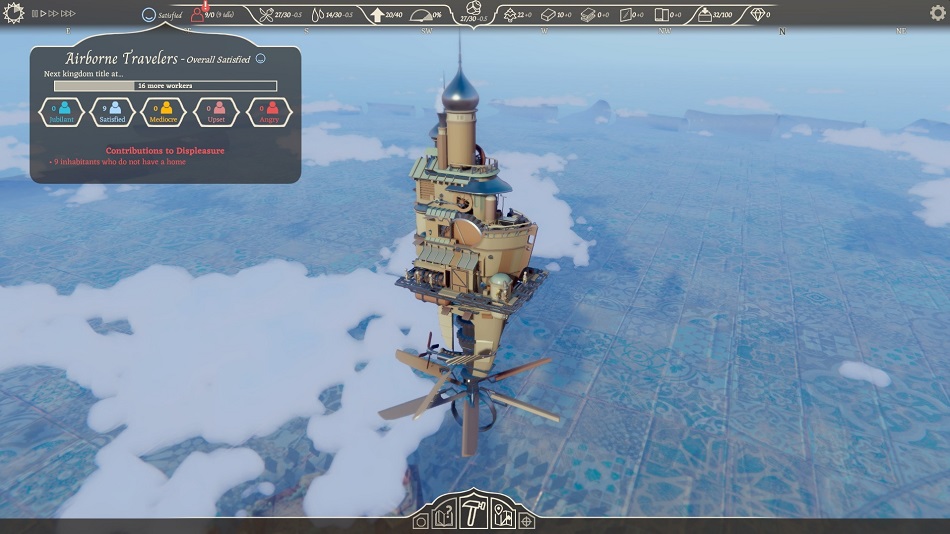Click the lift up-arrow indicator
Image resolution: width=950 pixels, height=534 pixels.
[x=377, y=15]
